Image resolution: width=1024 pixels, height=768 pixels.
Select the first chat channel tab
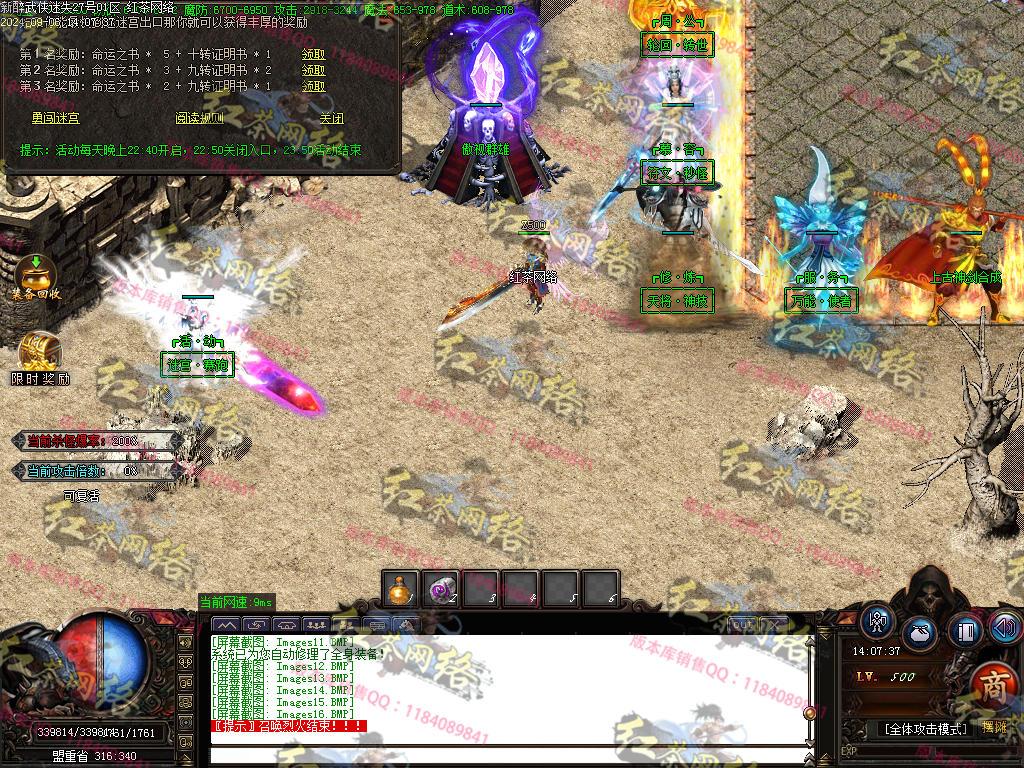pyautogui.click(x=227, y=625)
